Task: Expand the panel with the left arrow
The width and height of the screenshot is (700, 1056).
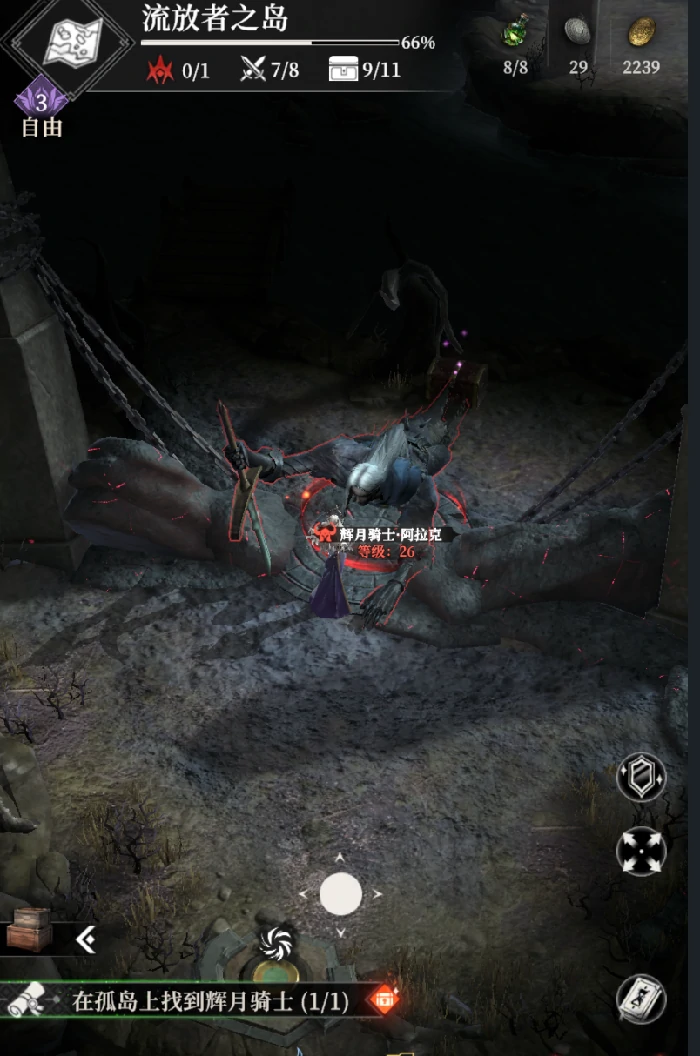Action: [x=86, y=938]
